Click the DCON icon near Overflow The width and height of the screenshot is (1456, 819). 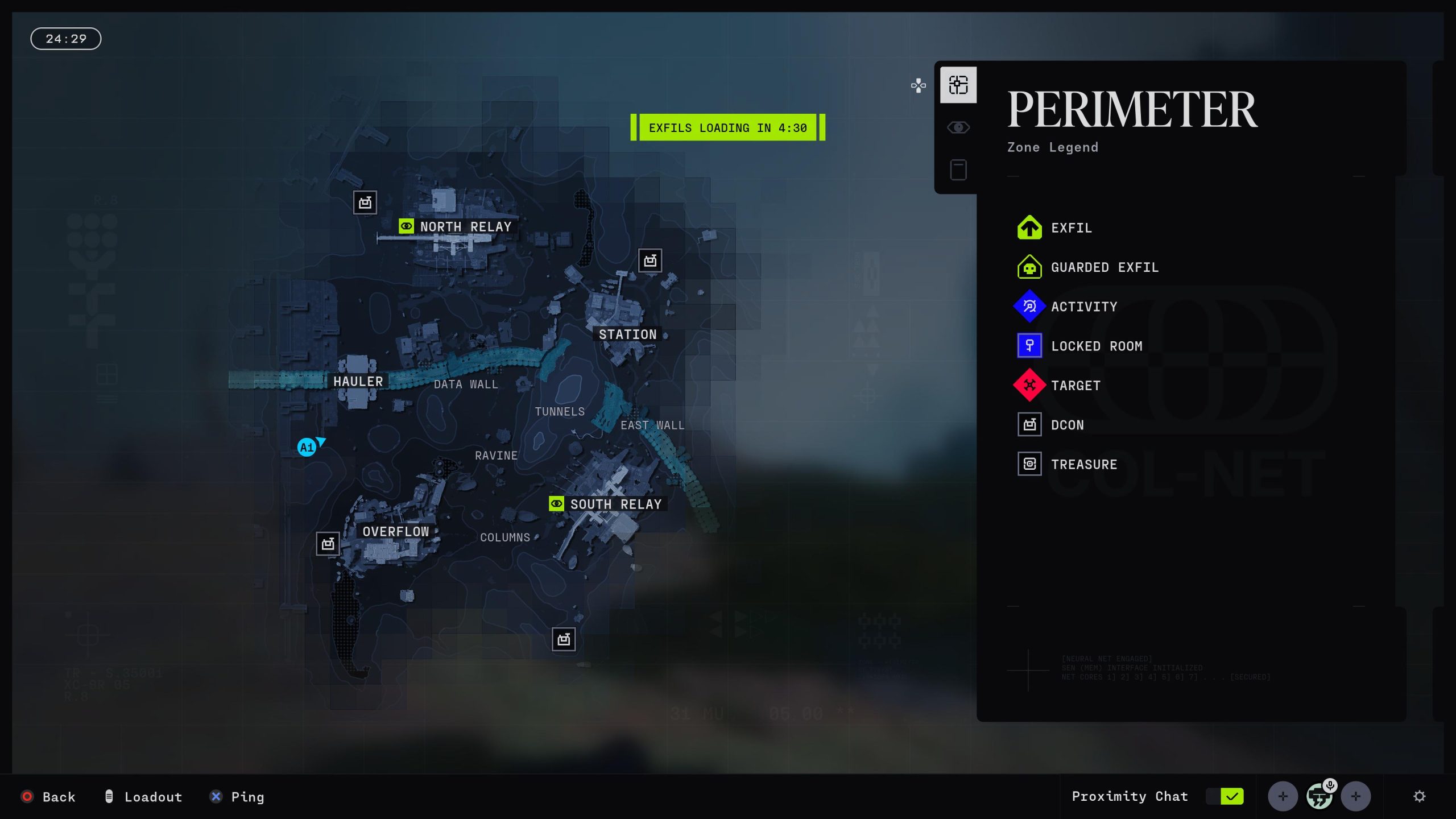[x=327, y=543]
